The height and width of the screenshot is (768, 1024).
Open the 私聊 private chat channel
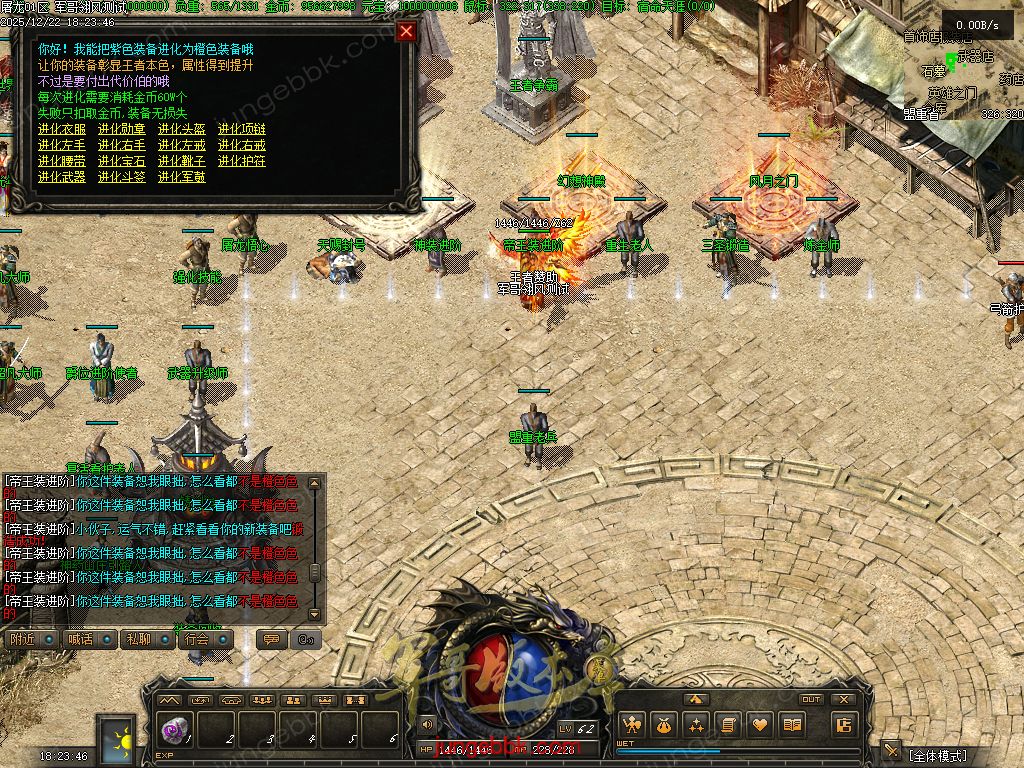click(138, 639)
